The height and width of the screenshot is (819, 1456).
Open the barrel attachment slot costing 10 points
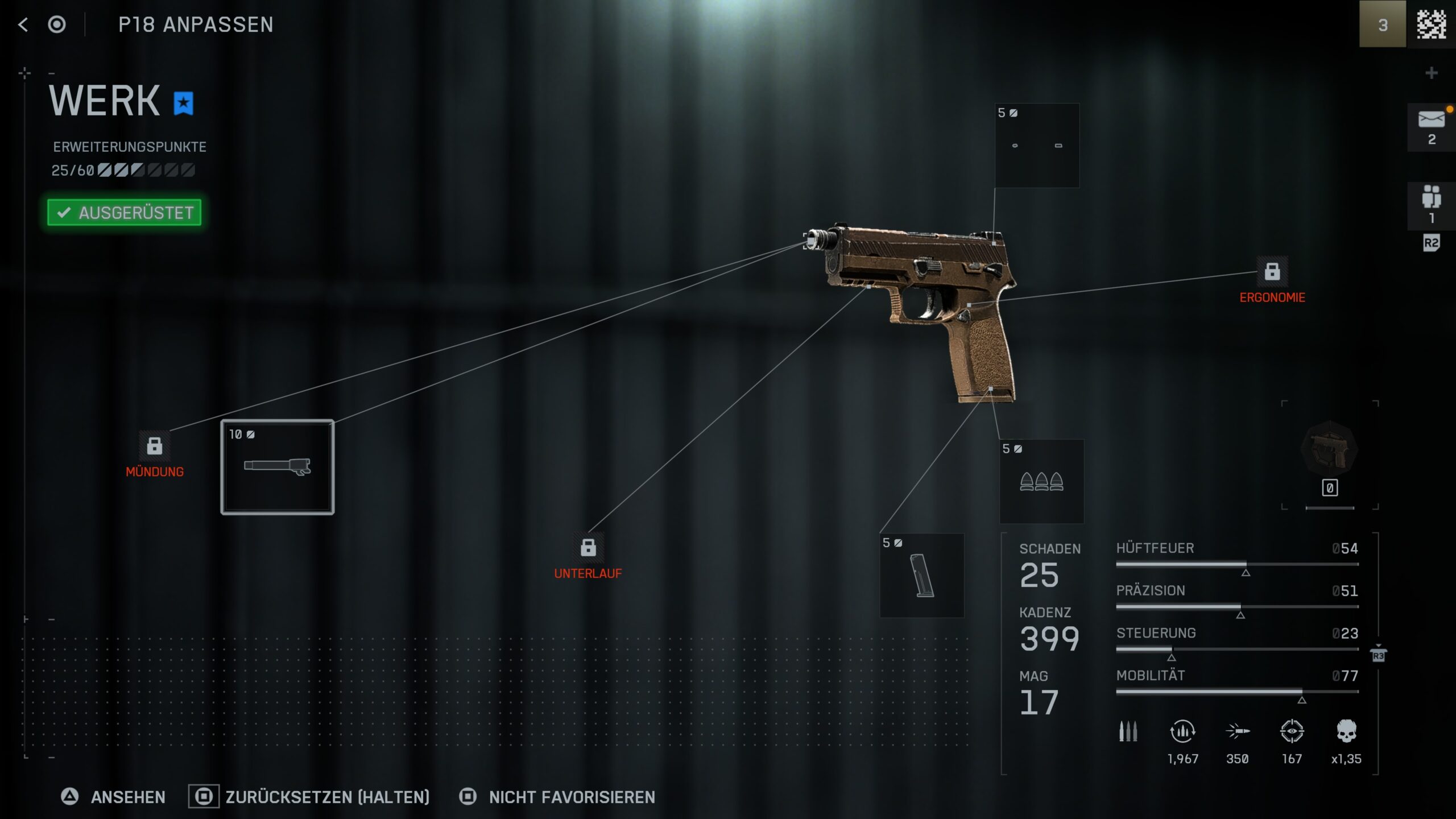point(278,467)
